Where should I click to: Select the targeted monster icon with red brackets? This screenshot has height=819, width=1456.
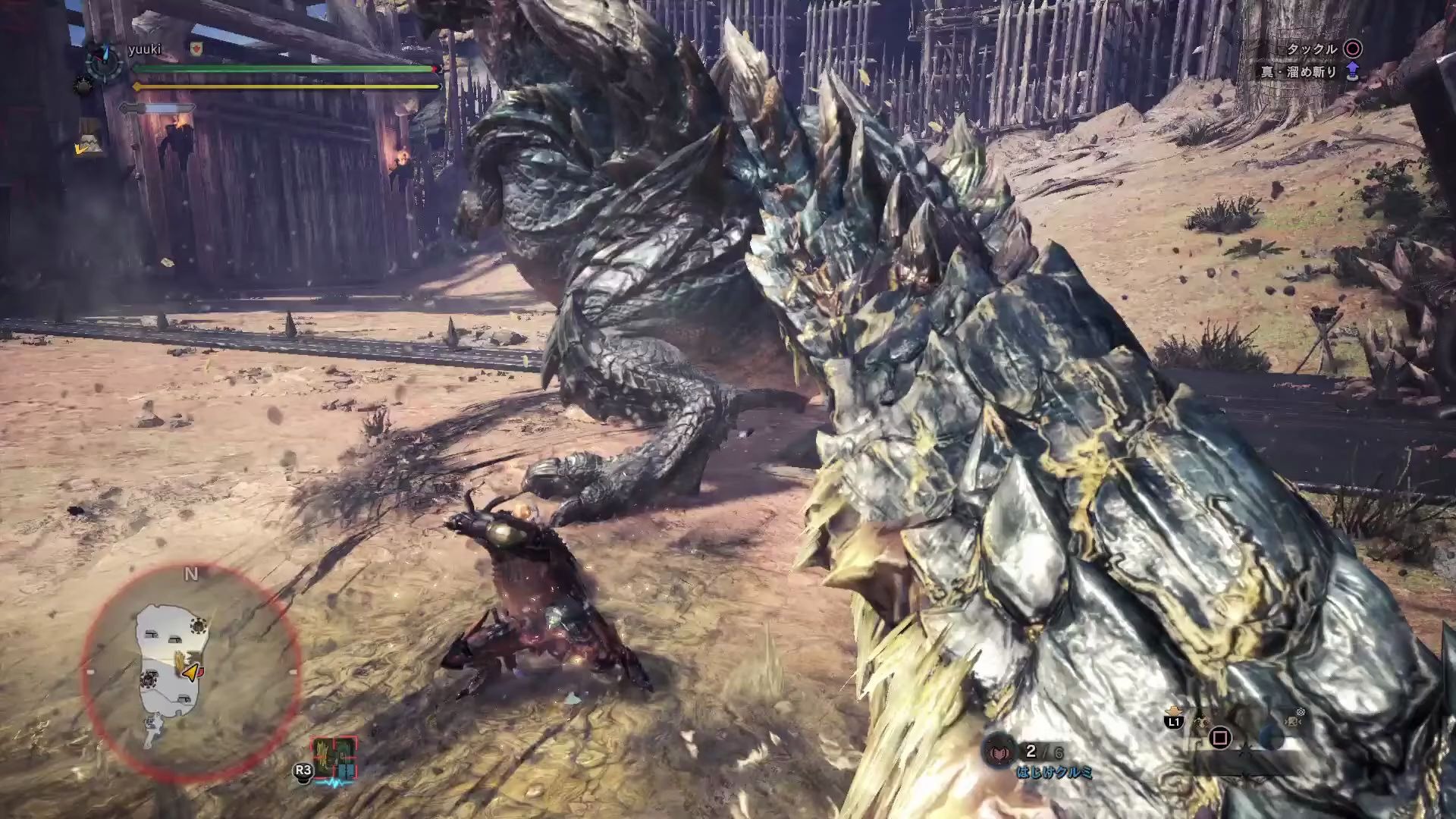click(334, 757)
